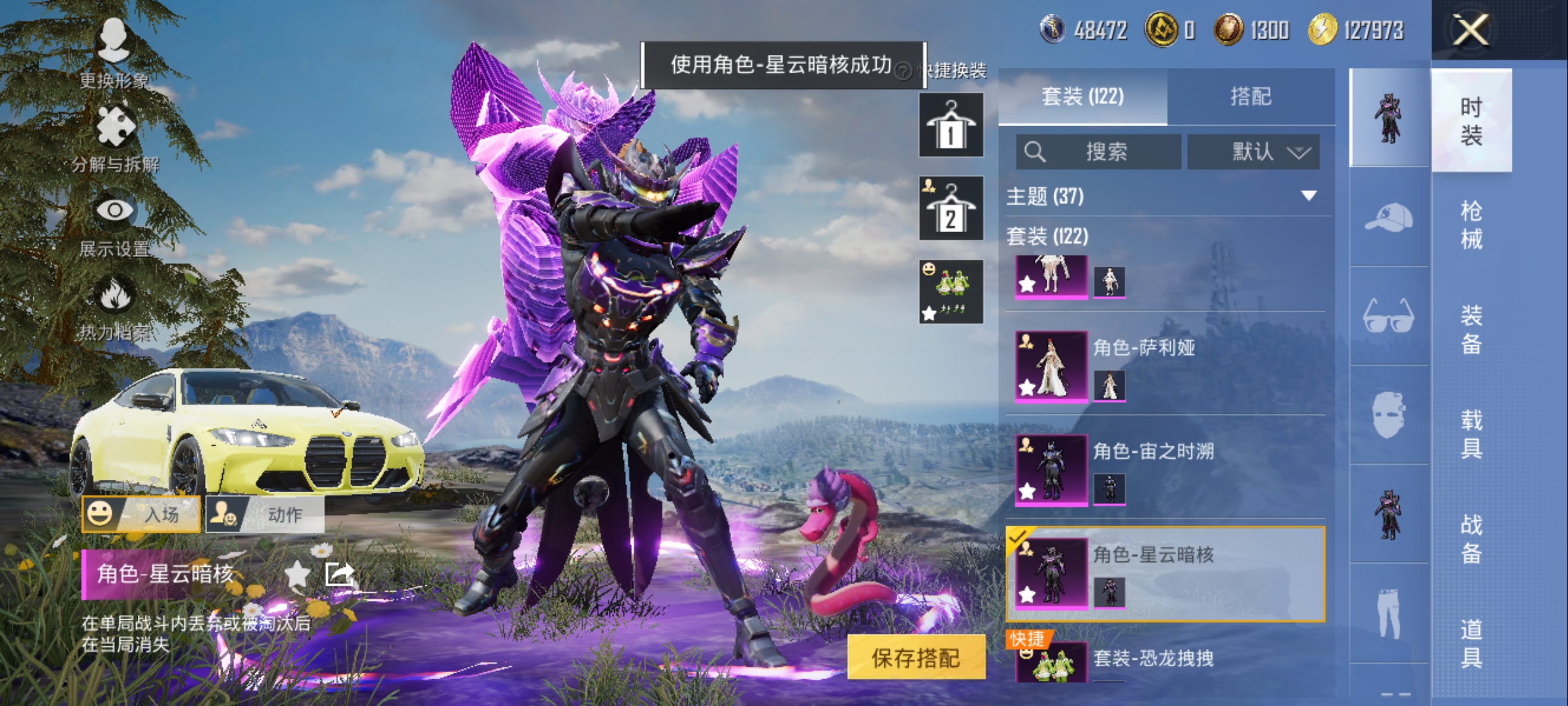Open 展示设置 display settings
Image resolution: width=1568 pixels, height=706 pixels.
[x=115, y=222]
